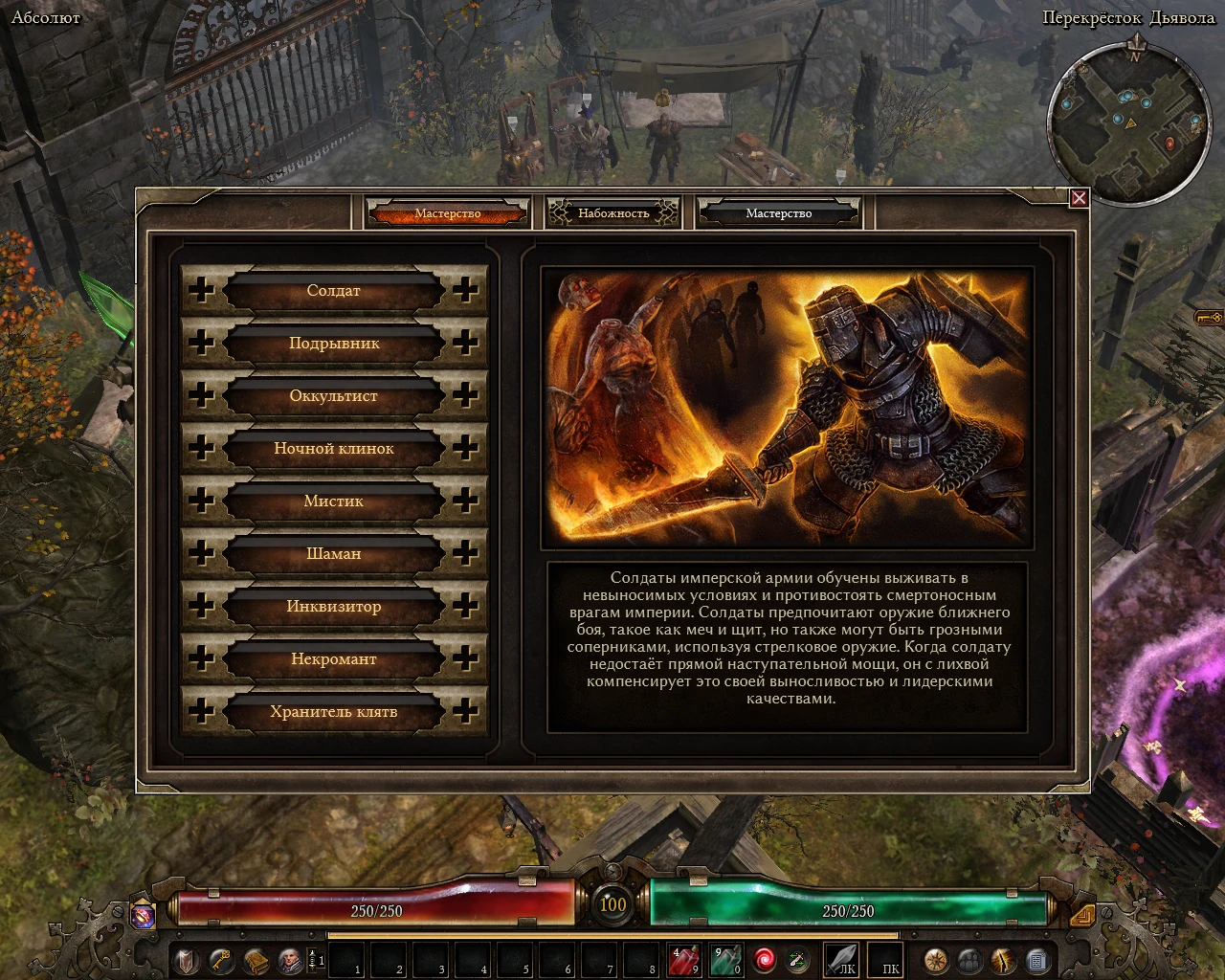Select the Солдат mastery

pyautogui.click(x=333, y=290)
